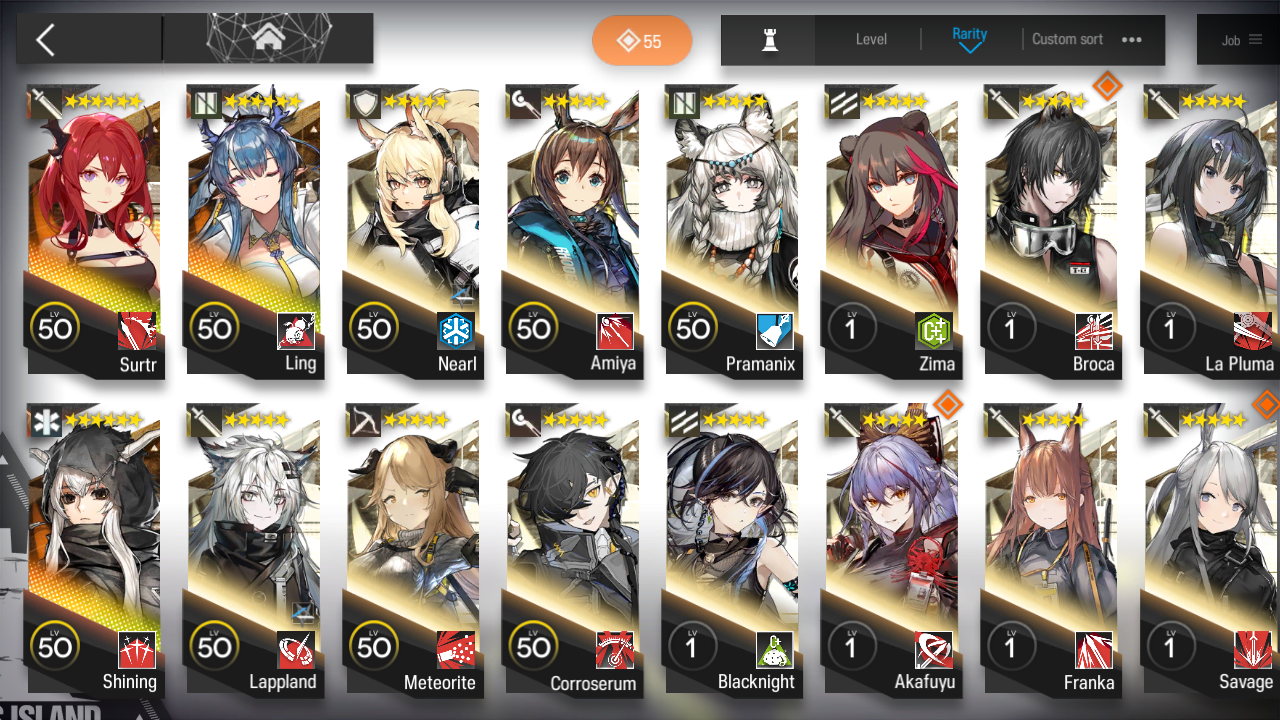Click the Originite Prime counter showing 55
The image size is (1280, 720).
(642, 42)
